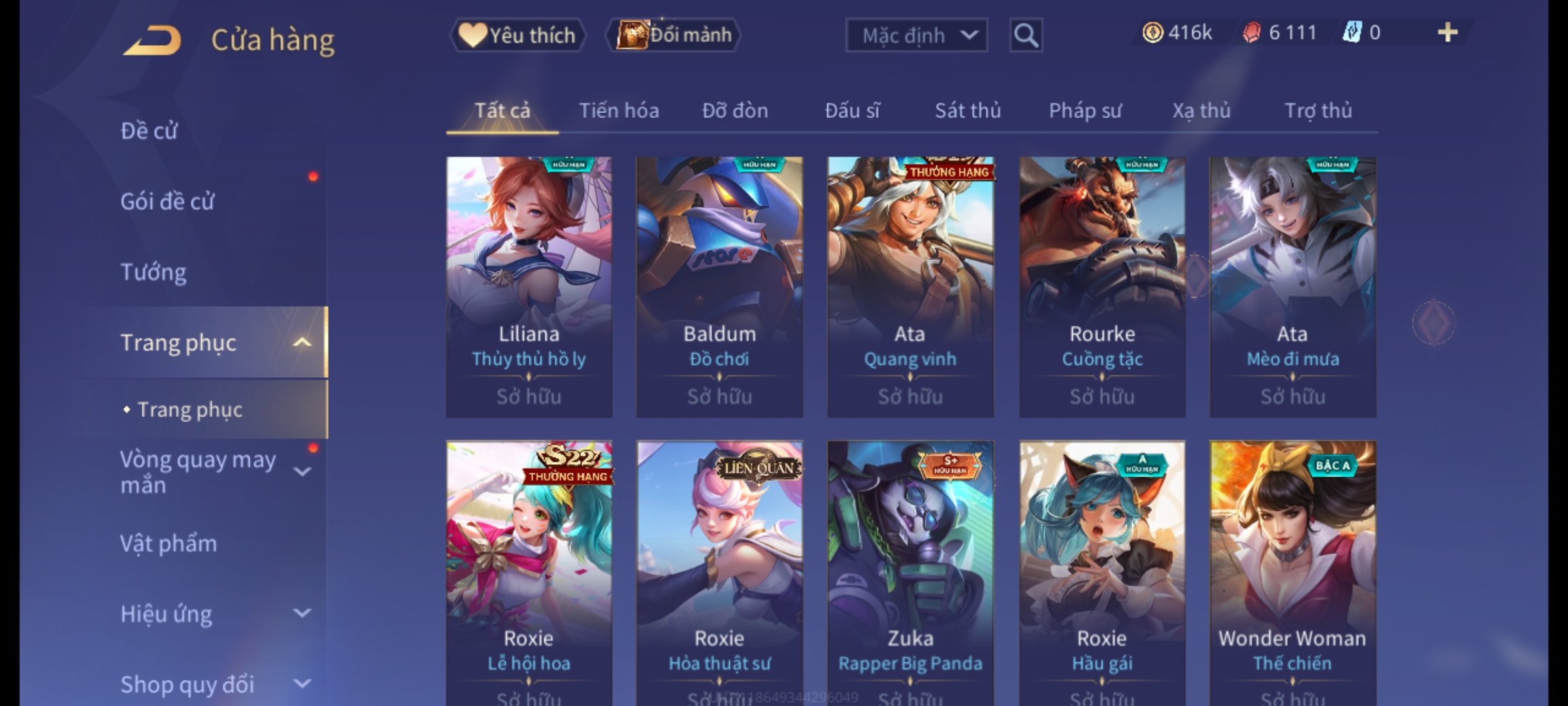This screenshot has height=706, width=1568.
Task: Switch to the Tiến hóa tab
Action: (x=619, y=110)
